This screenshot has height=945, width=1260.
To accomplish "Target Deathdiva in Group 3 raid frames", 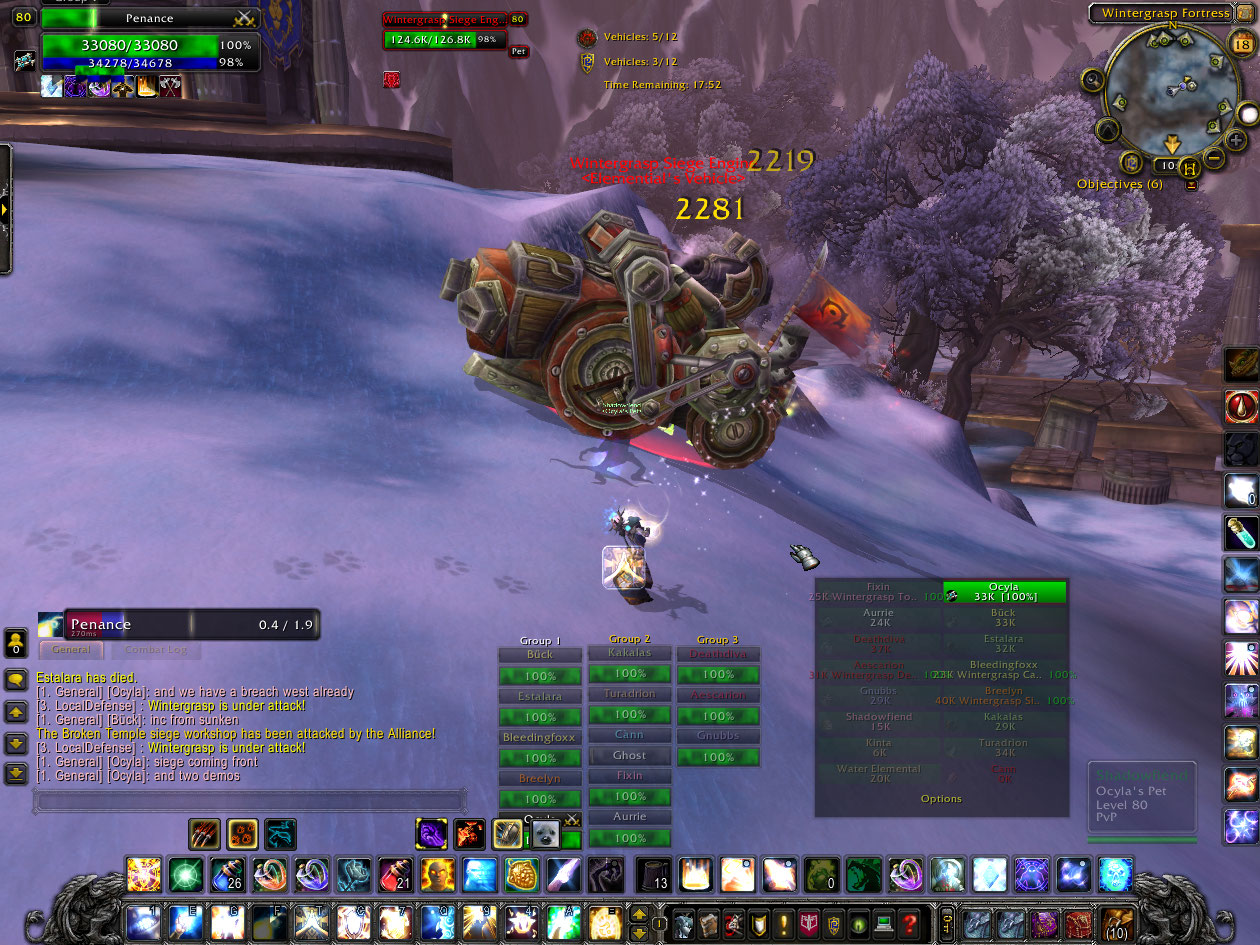I will coord(718,655).
